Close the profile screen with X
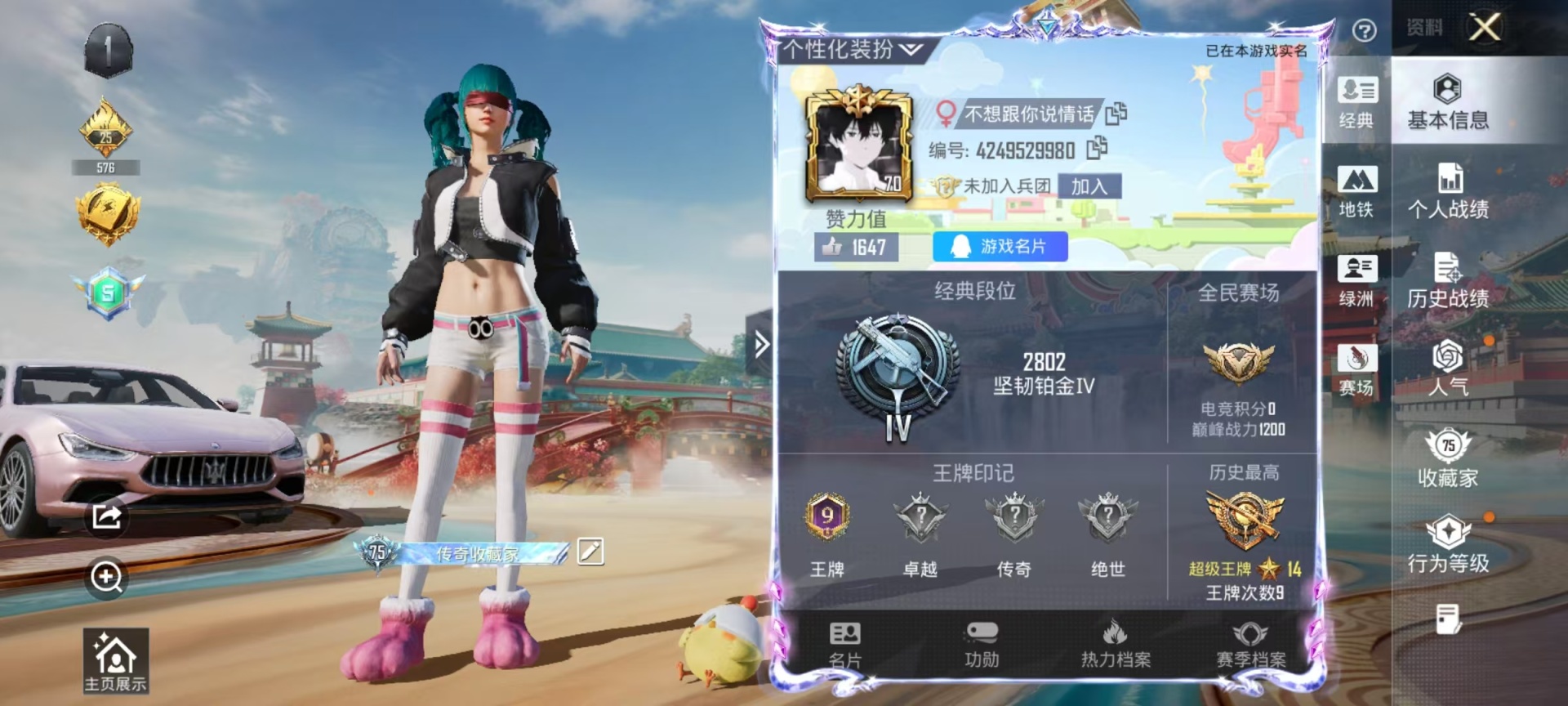Screen dimensions: 1568x706 (x=1485, y=27)
